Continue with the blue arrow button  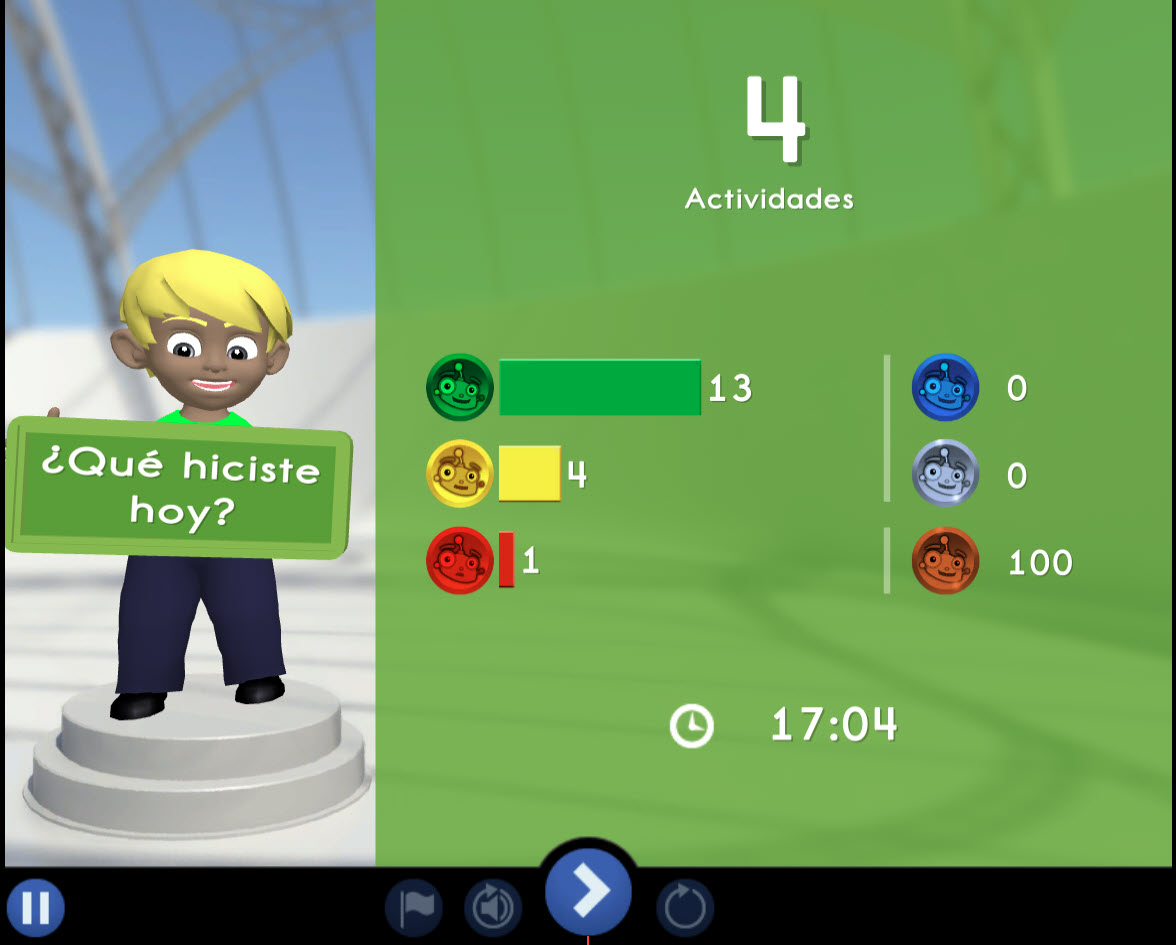point(588,891)
